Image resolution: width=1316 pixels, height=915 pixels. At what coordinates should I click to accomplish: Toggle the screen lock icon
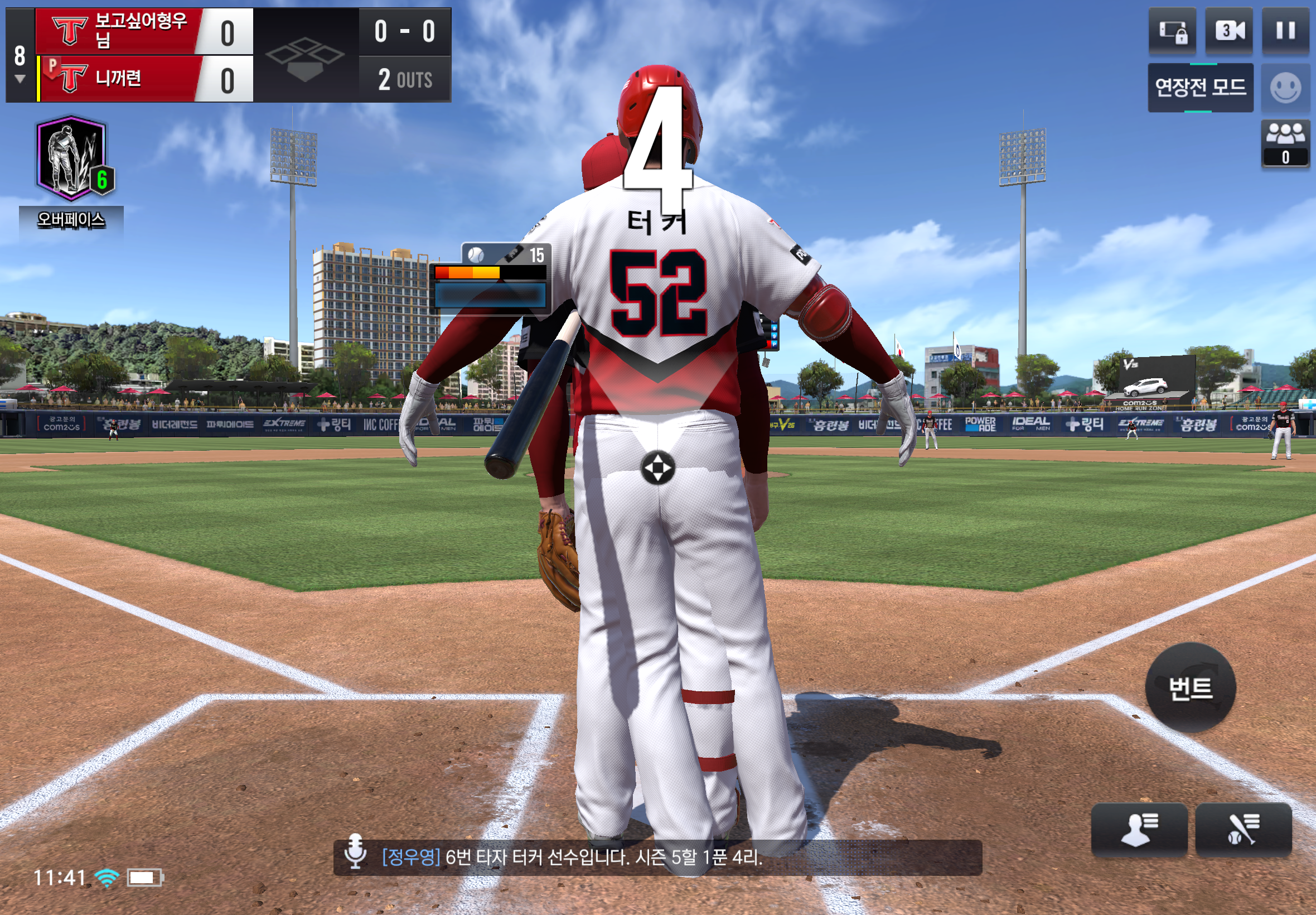pos(1172,31)
